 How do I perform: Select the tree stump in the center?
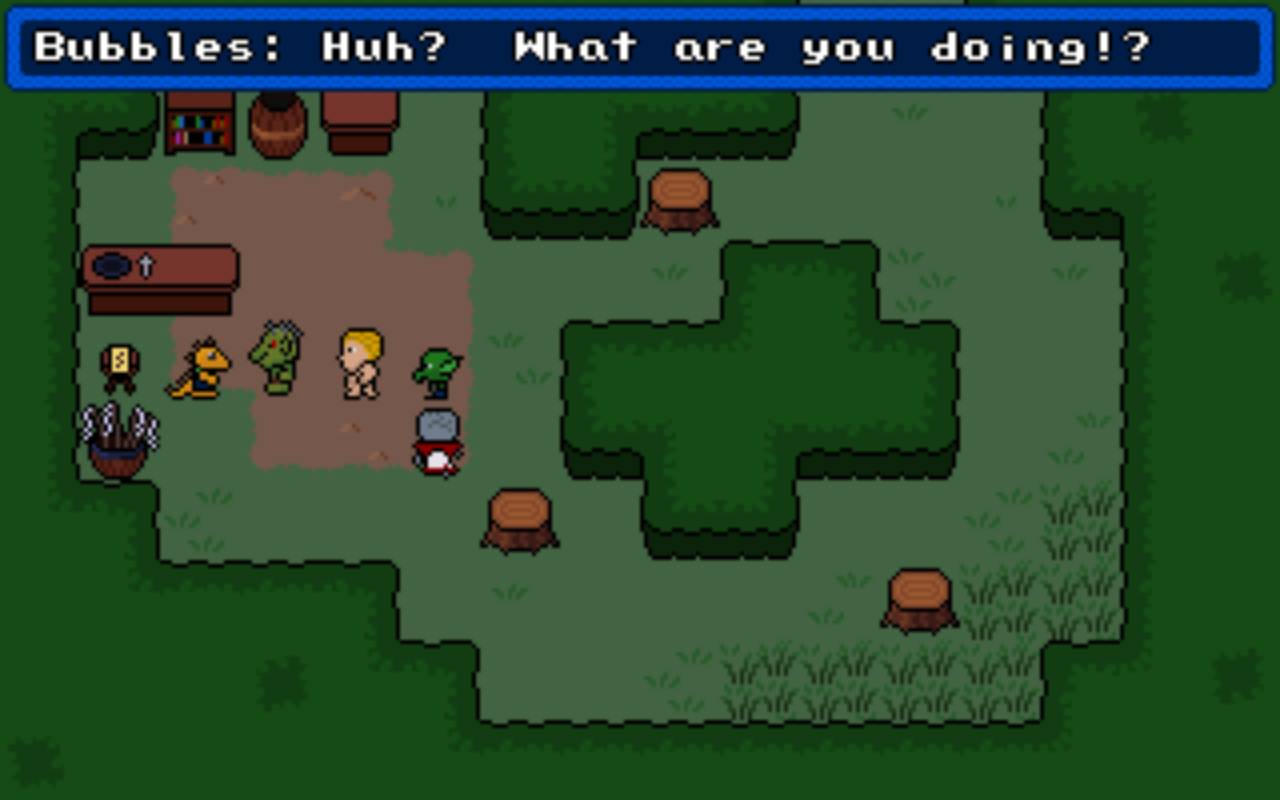click(518, 520)
